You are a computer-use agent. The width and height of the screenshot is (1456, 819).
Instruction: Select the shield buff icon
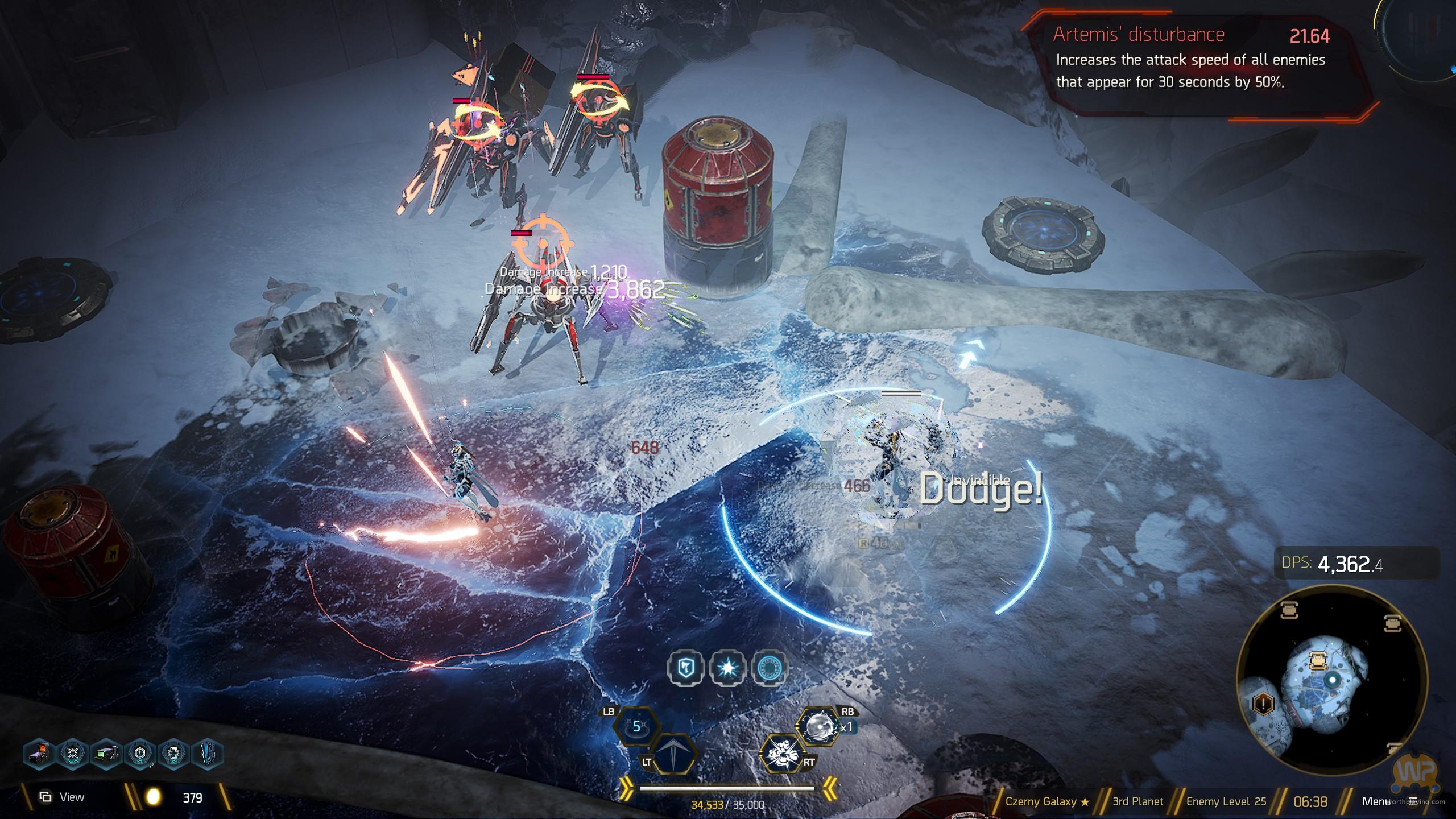pyautogui.click(x=686, y=668)
